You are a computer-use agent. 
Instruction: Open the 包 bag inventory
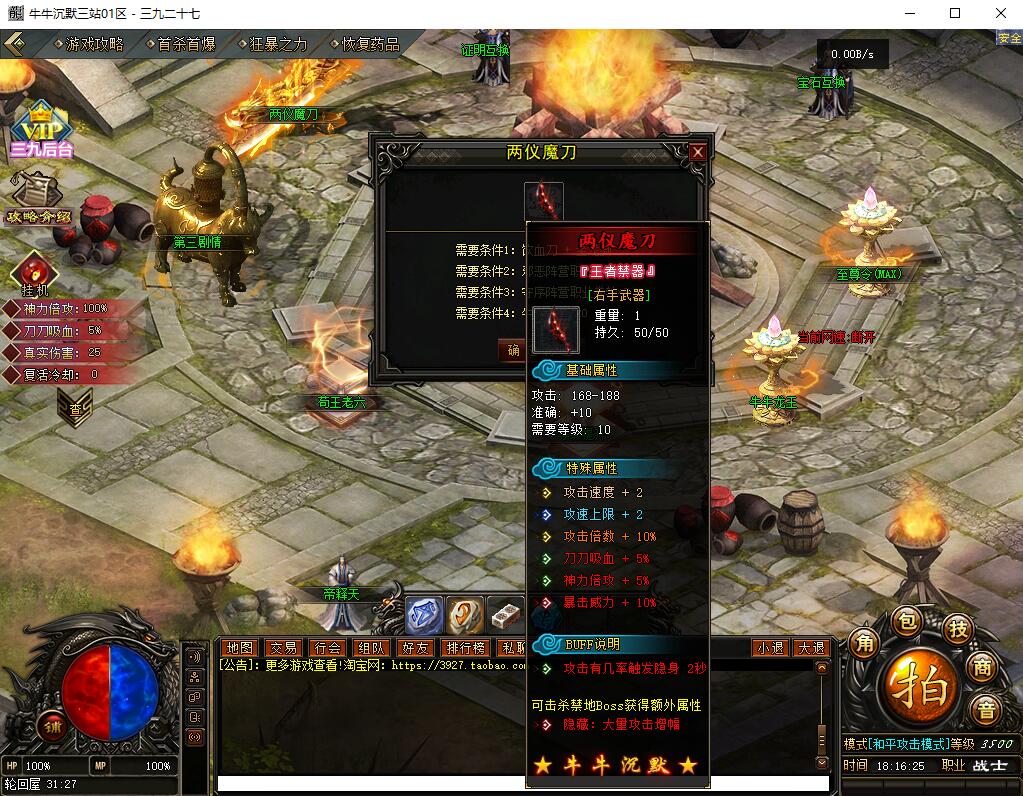[x=906, y=622]
